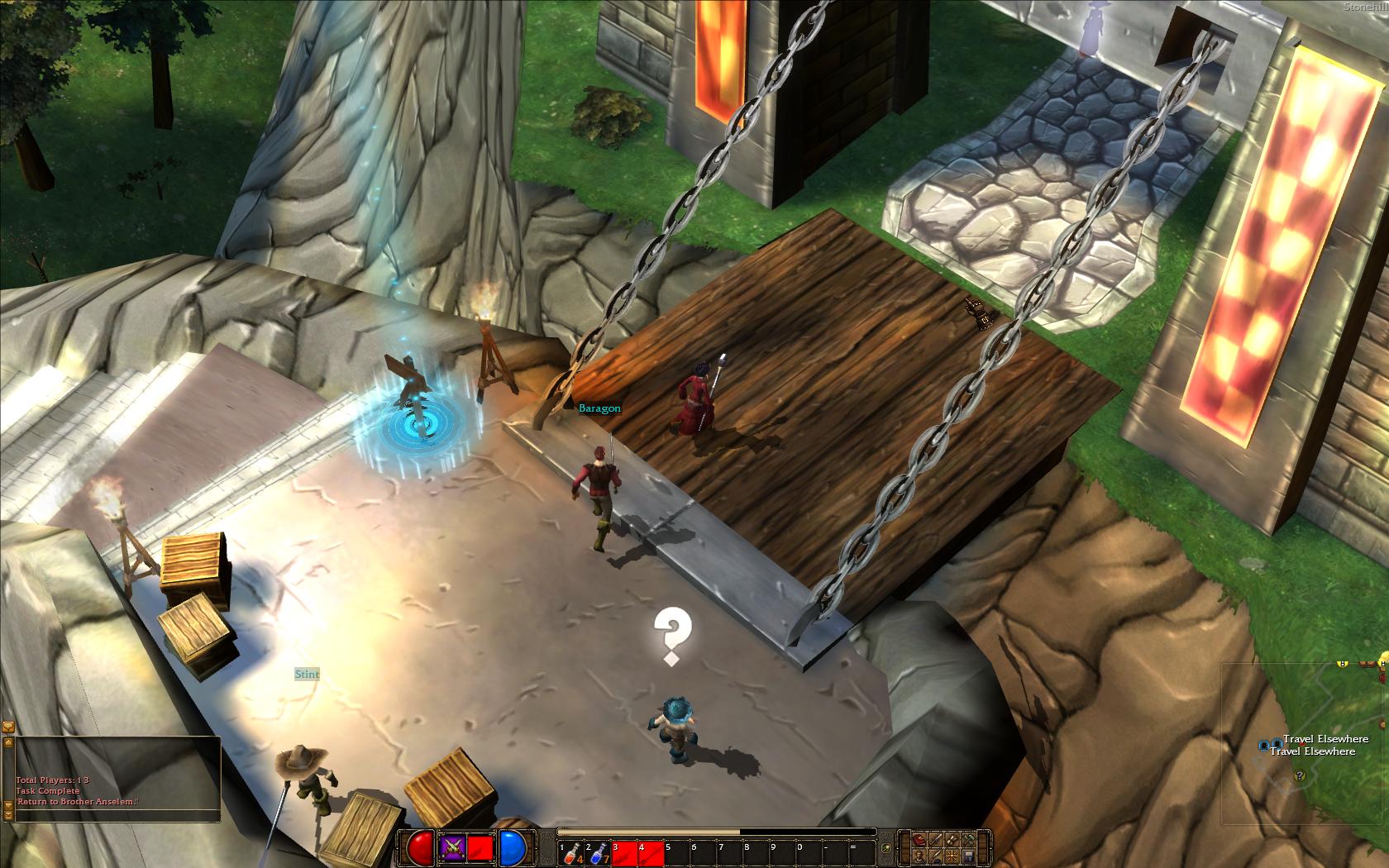Click the floppy disk save icon

[x=968, y=856]
